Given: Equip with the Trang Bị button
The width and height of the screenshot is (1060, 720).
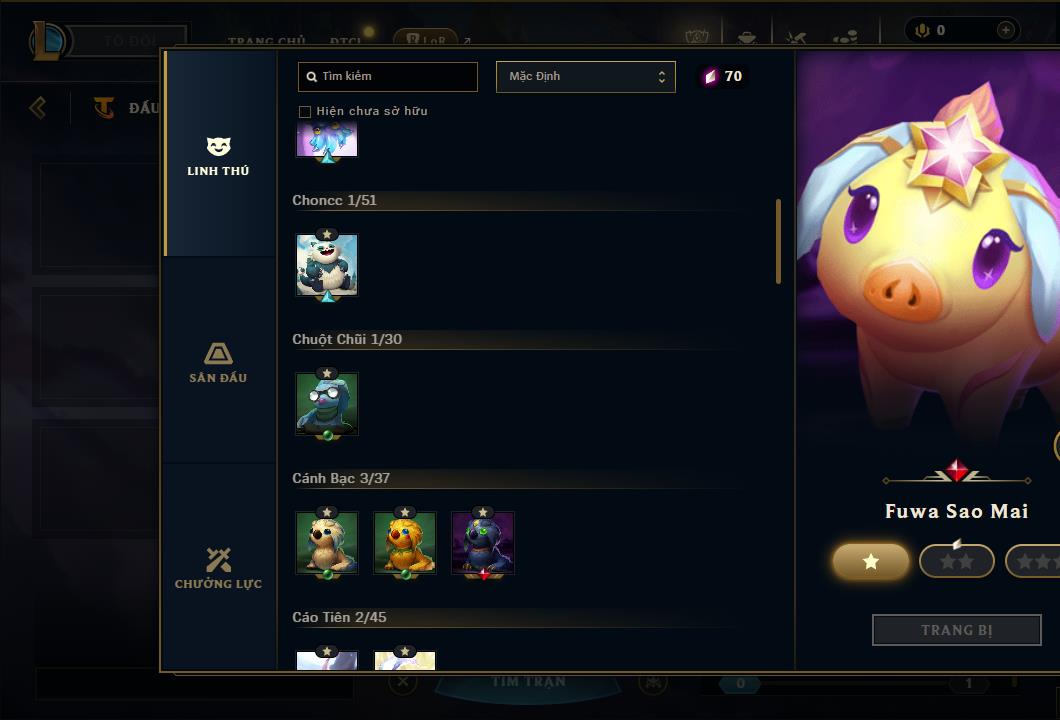Looking at the screenshot, I should [x=956, y=630].
